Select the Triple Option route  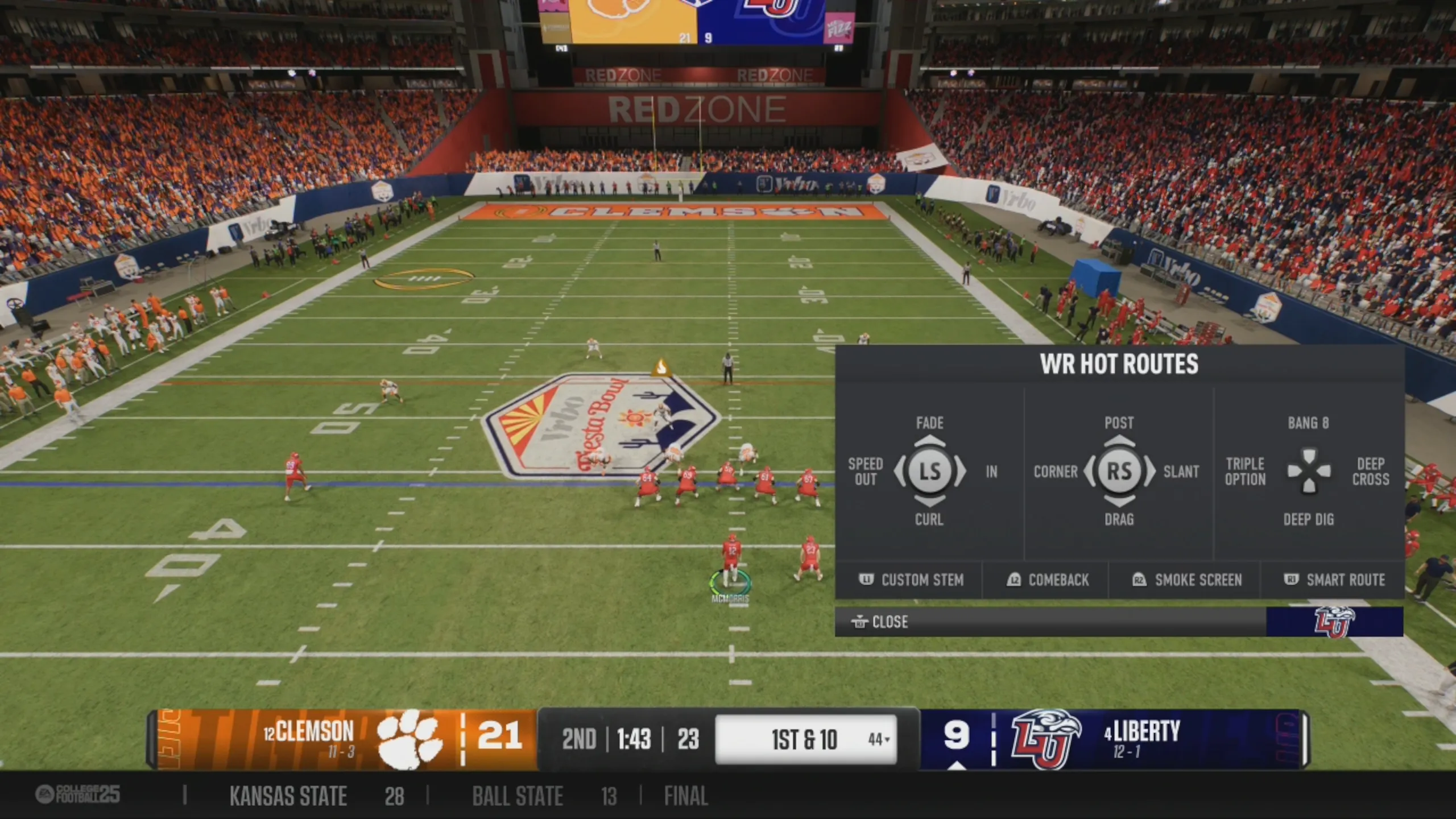click(x=1245, y=471)
